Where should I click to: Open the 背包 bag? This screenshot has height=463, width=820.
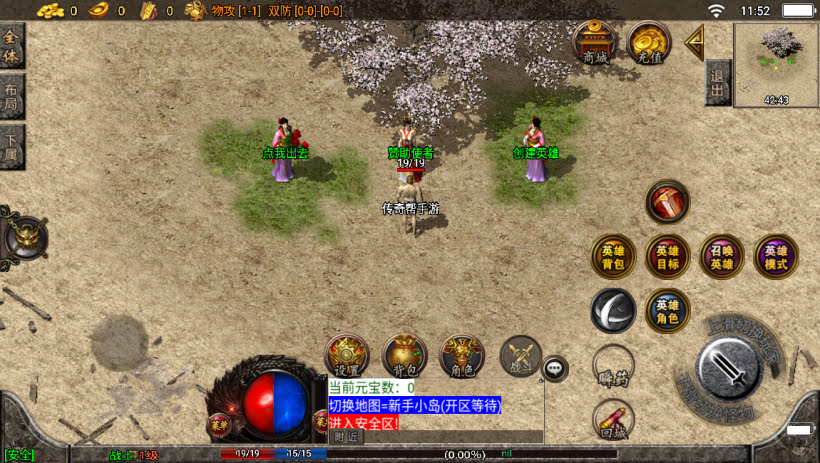click(405, 356)
